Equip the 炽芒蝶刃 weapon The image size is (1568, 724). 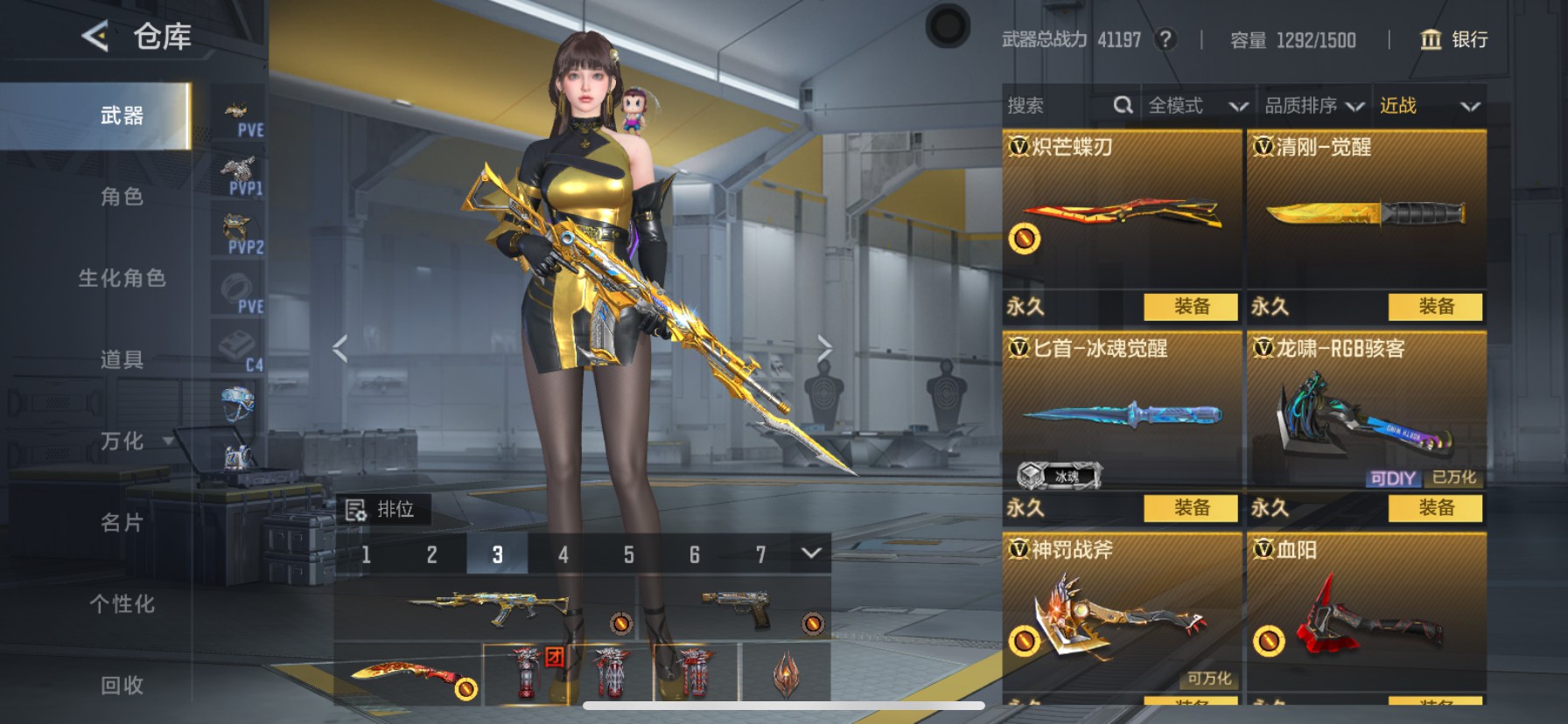click(1191, 307)
